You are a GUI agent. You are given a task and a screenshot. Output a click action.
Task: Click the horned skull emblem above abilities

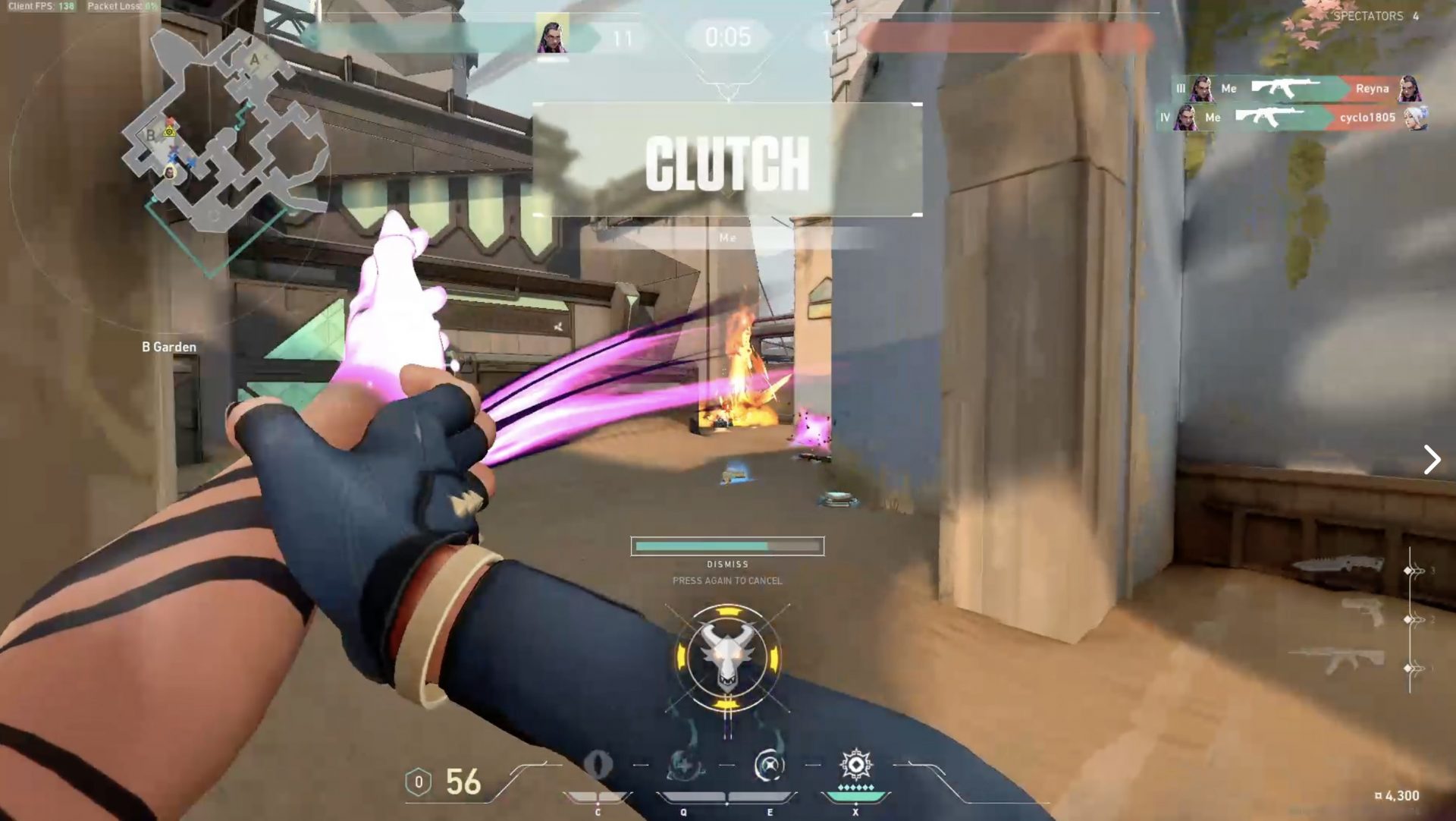pyautogui.click(x=727, y=657)
